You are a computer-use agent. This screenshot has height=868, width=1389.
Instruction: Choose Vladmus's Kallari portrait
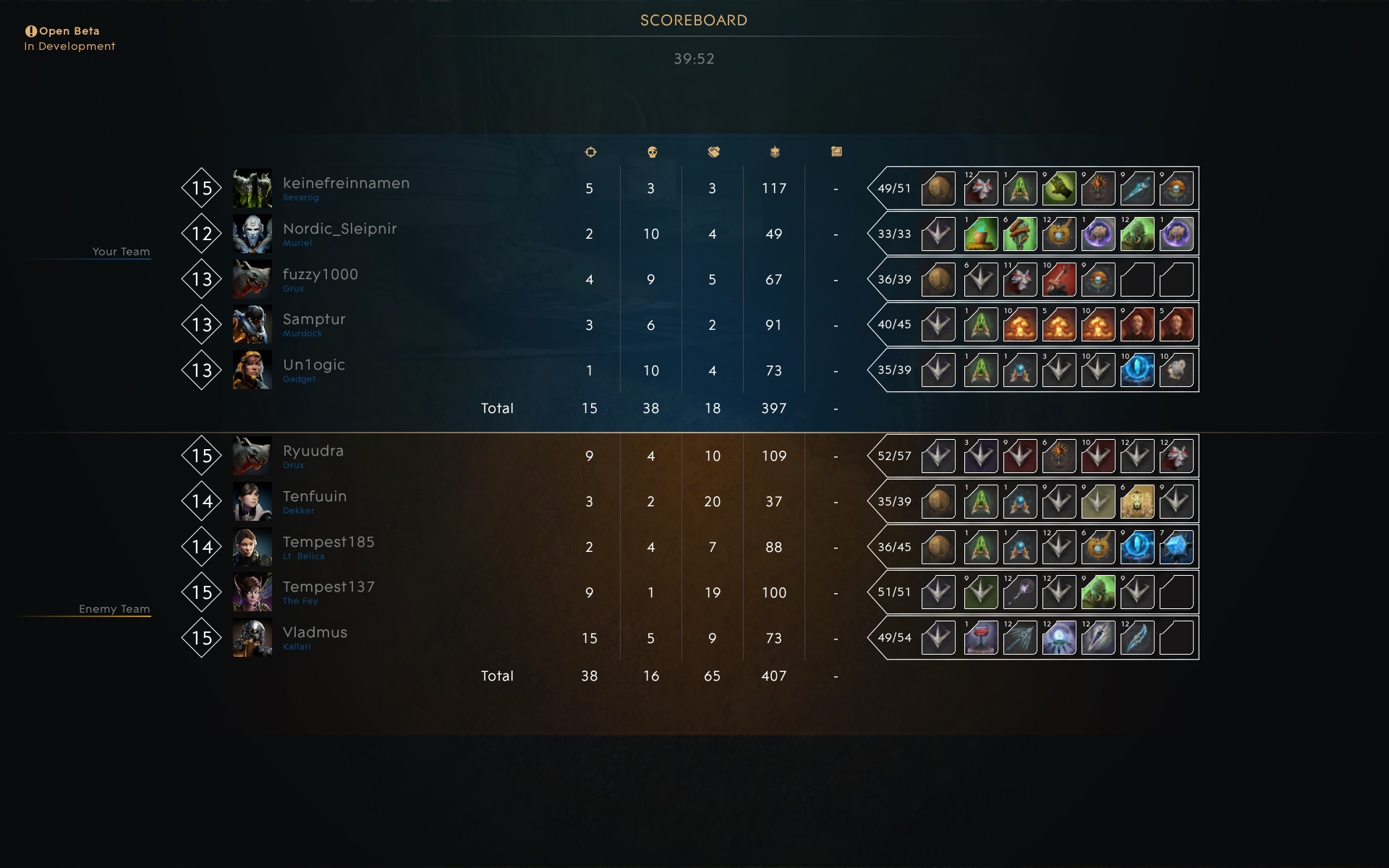tap(252, 638)
